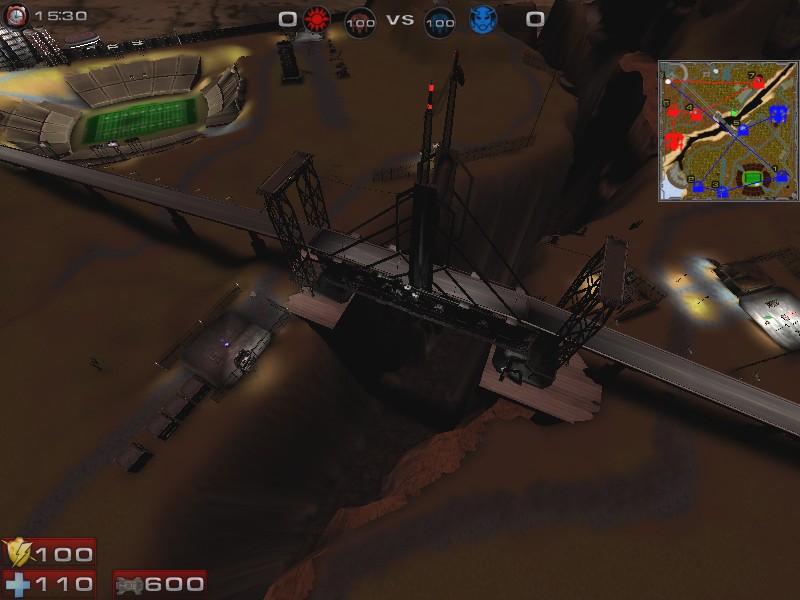Select blue power node 5 on minimap

pyautogui.click(x=741, y=130)
